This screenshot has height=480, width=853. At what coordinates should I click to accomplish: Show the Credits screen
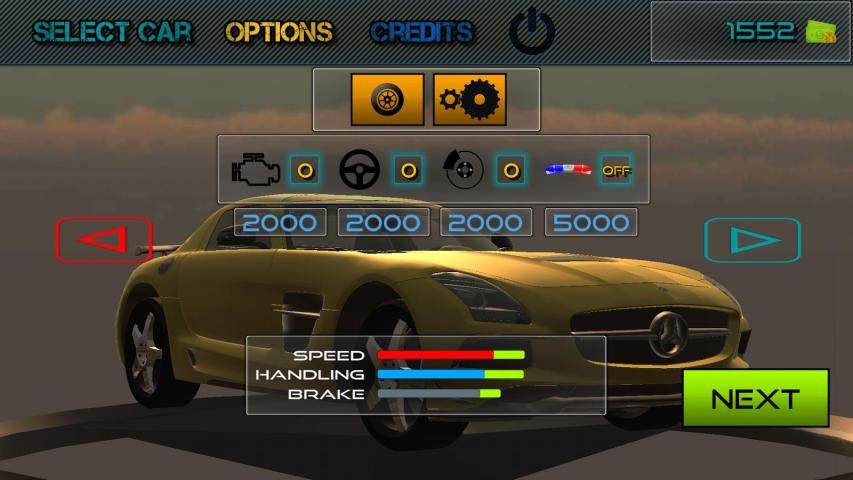click(421, 32)
